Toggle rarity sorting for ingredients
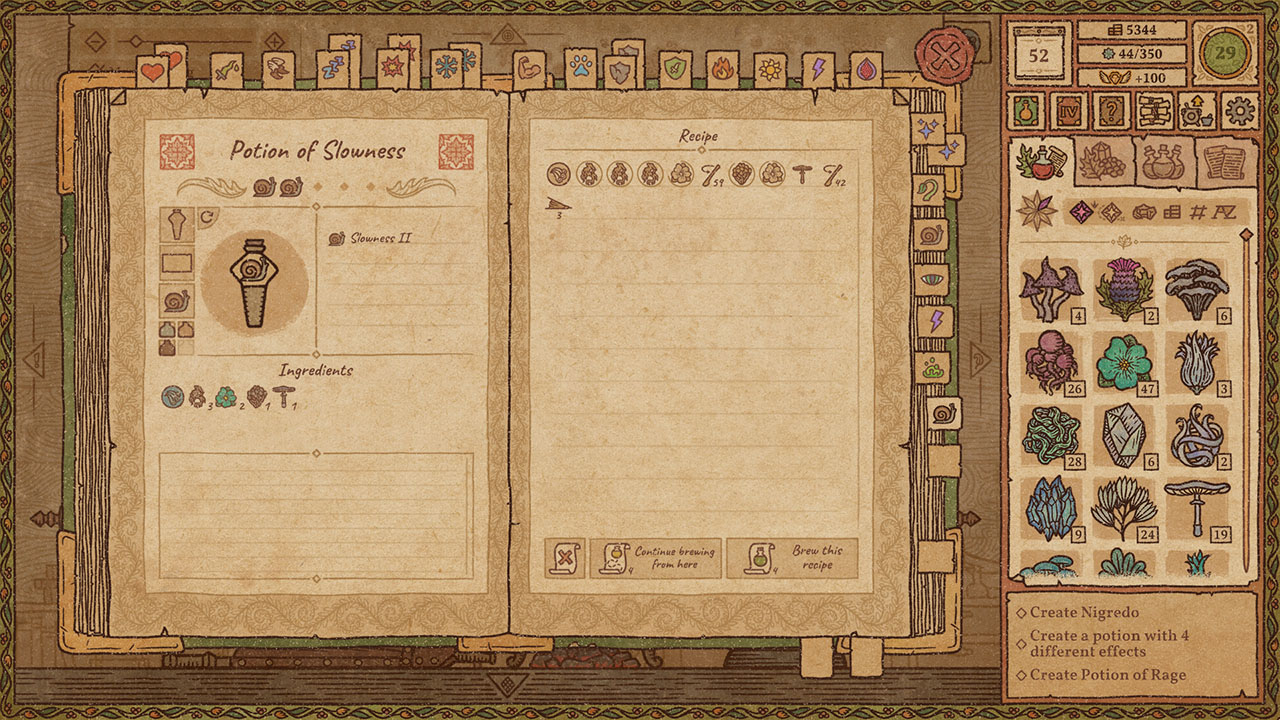Image resolution: width=1280 pixels, height=720 pixels. (1081, 212)
